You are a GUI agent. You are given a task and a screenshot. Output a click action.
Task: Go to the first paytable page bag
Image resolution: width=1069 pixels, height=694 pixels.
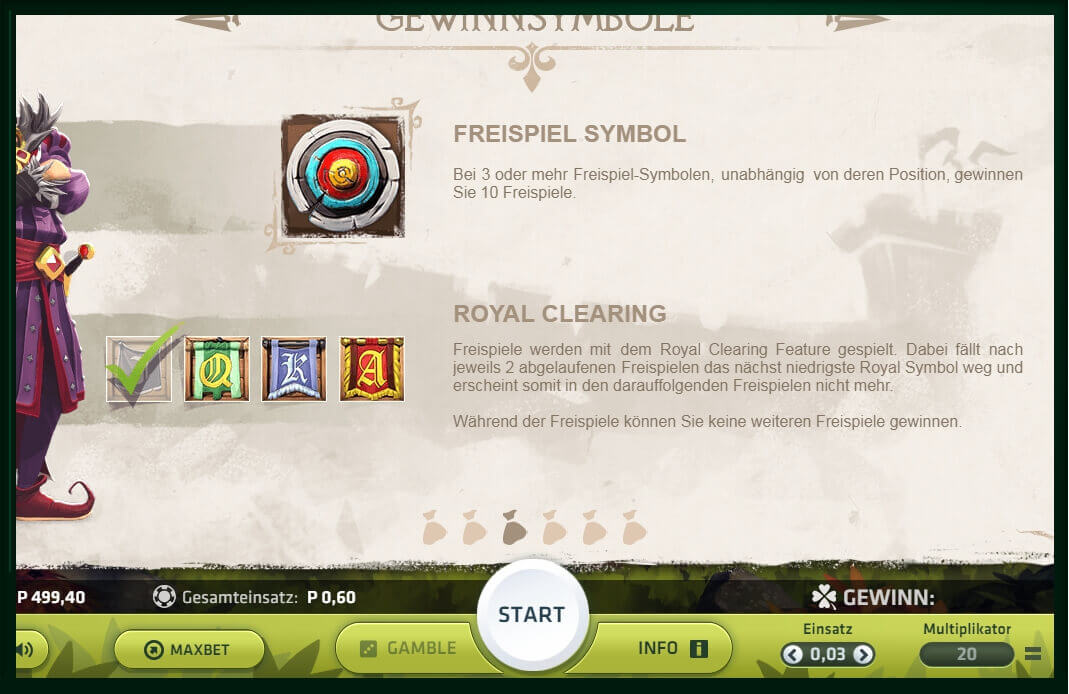click(x=434, y=527)
